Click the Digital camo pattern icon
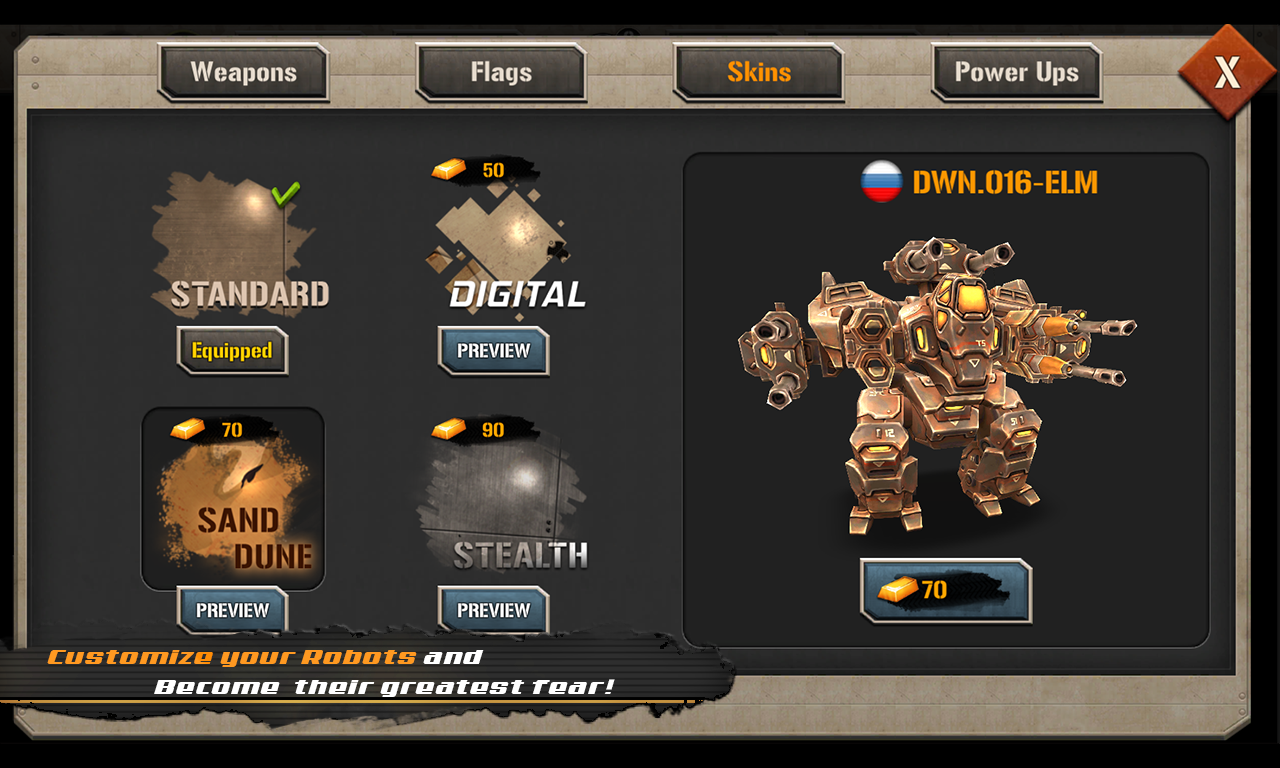The width and height of the screenshot is (1280, 768). [x=500, y=238]
